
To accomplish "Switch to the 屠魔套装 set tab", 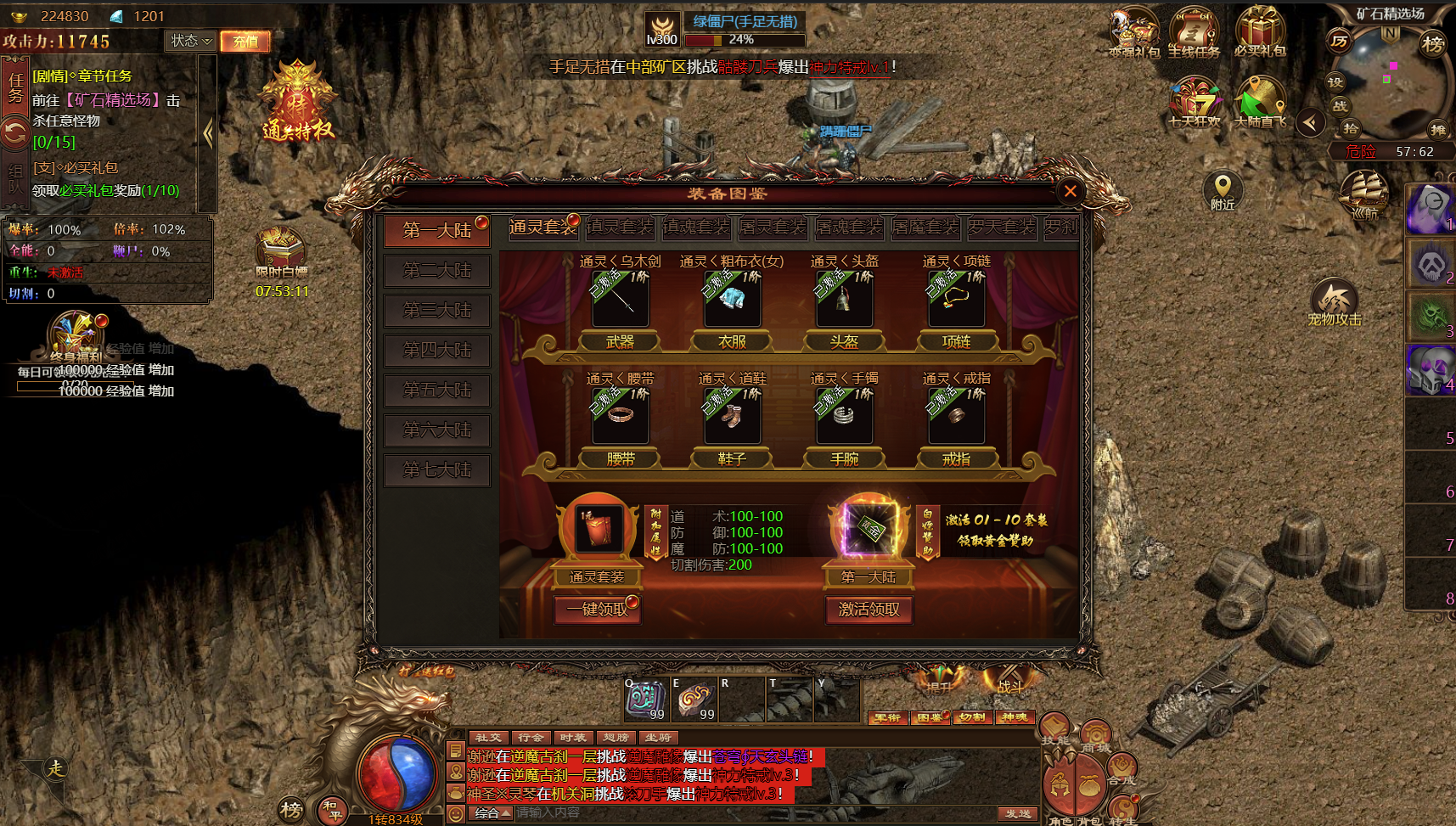I will (x=925, y=228).
